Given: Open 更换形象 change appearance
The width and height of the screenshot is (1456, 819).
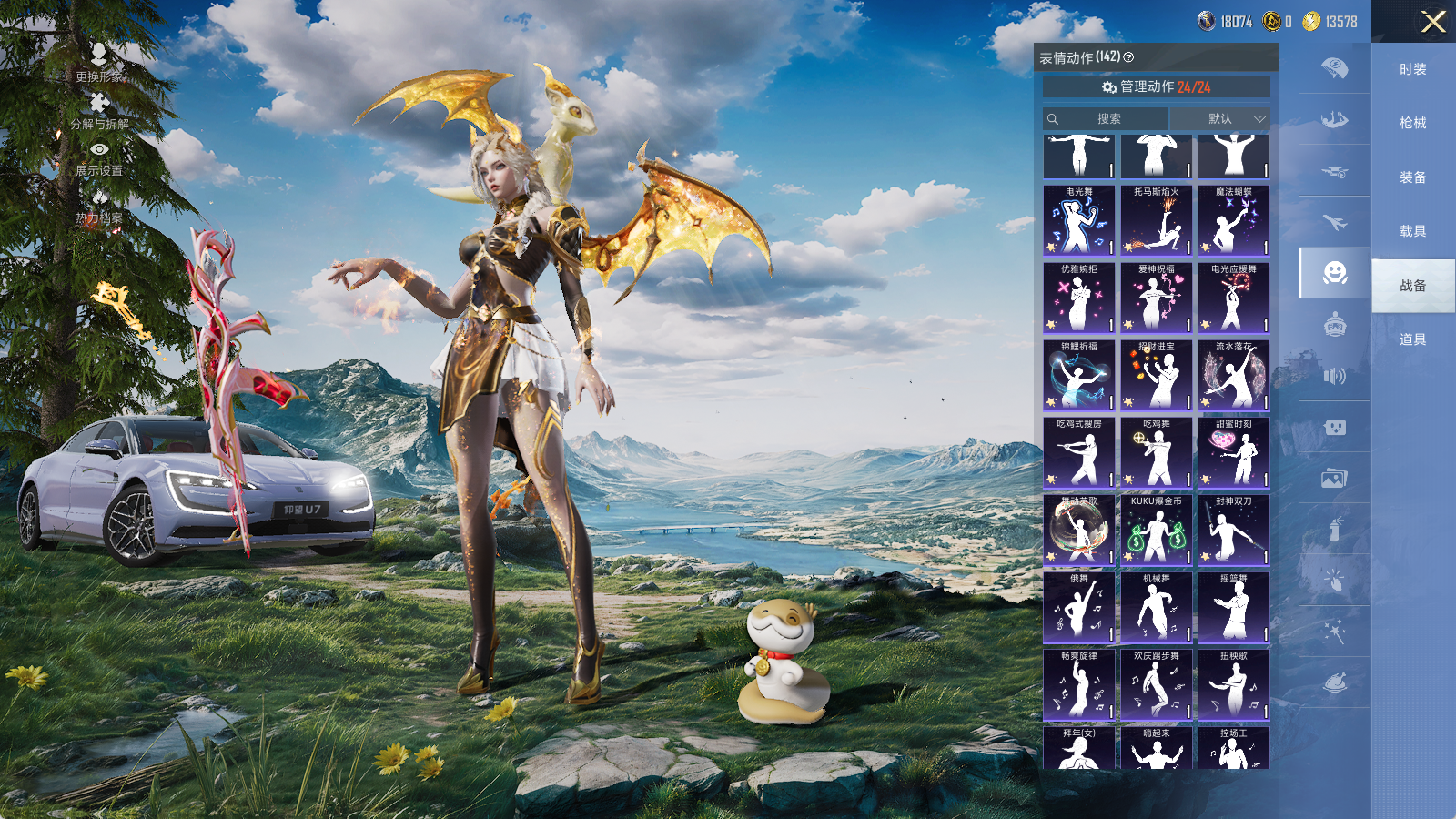Looking at the screenshot, I should [x=99, y=62].
